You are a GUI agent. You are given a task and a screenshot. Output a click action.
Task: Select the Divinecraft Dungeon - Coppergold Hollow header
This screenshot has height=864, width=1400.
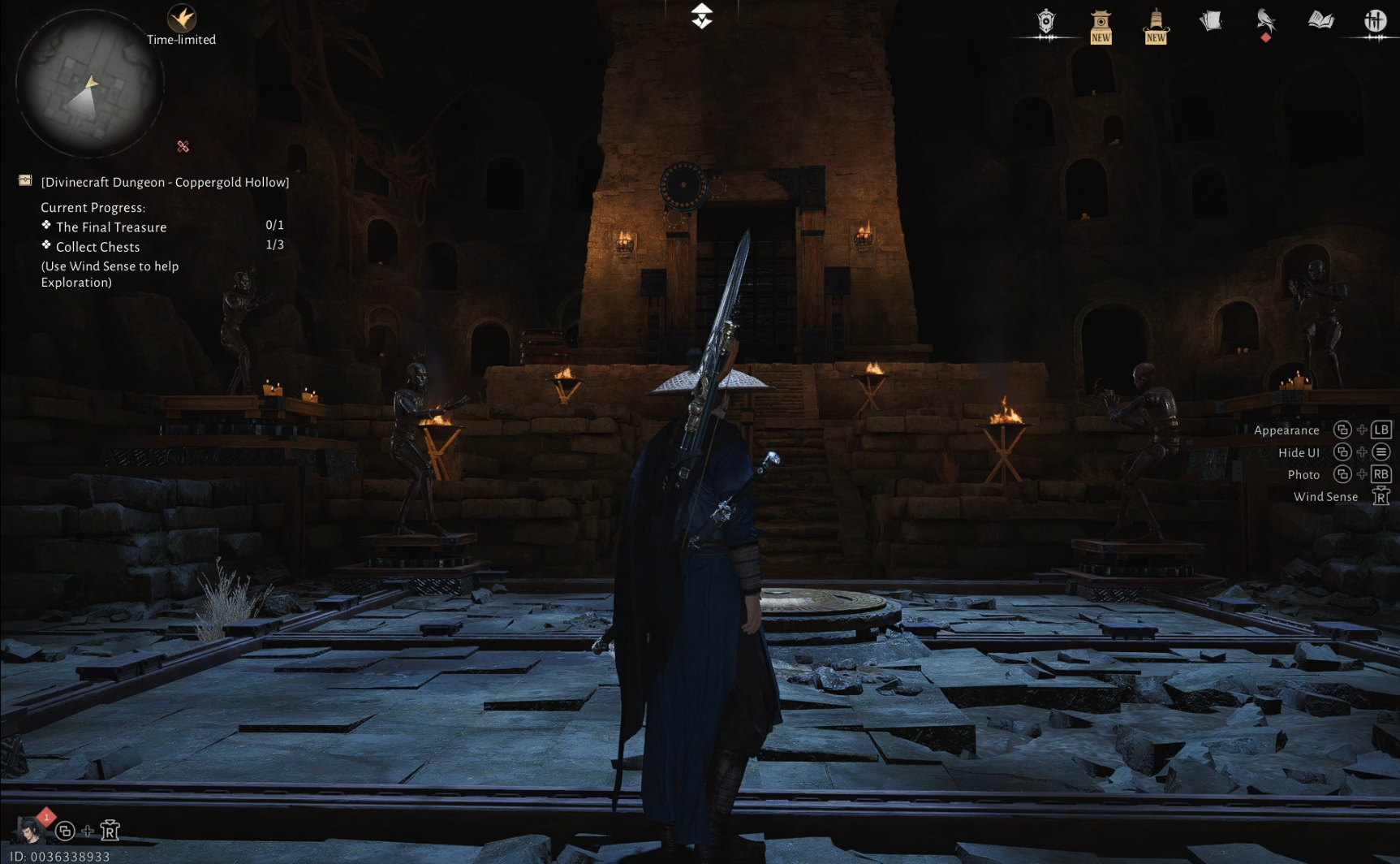tap(165, 182)
